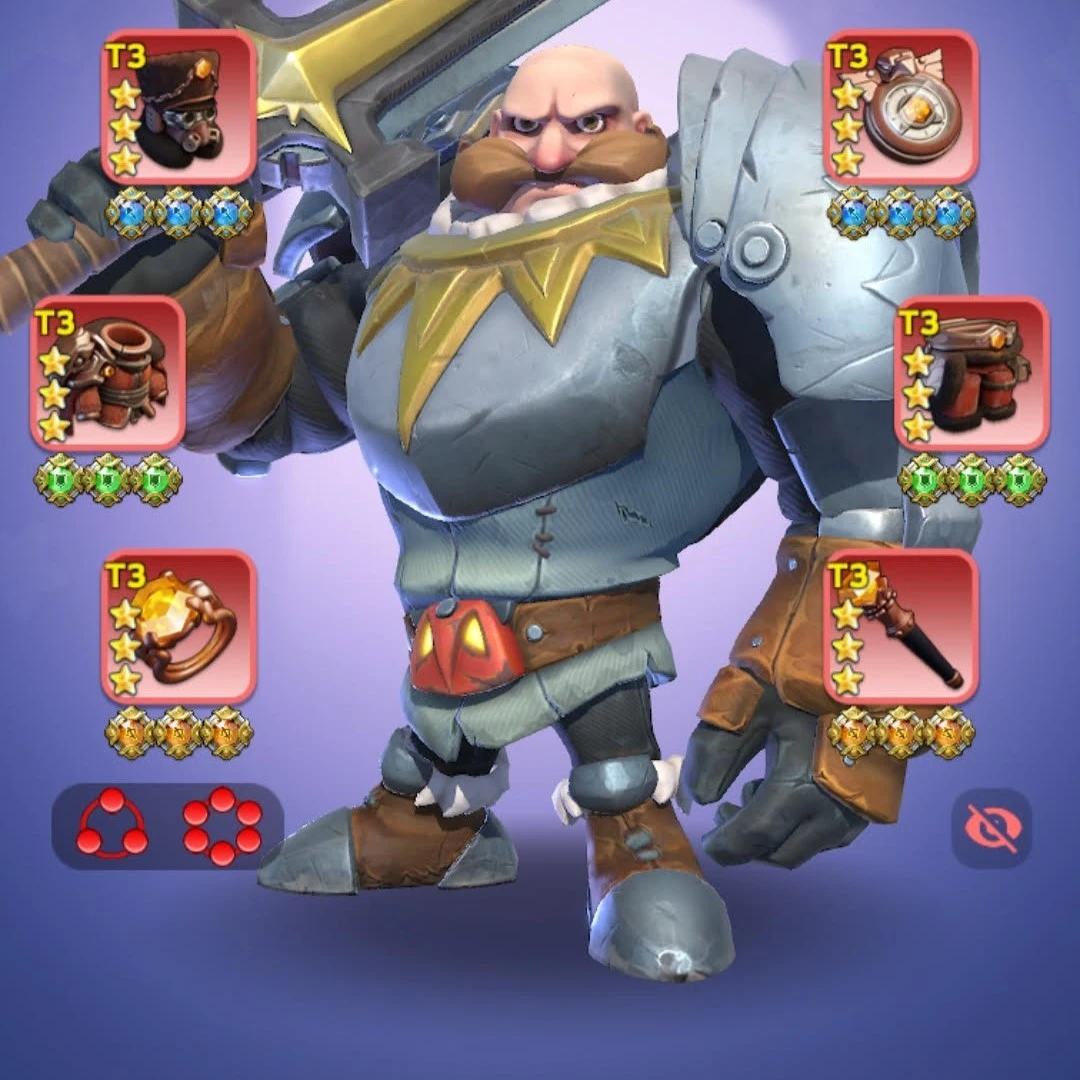
Task: Choose the T3 red trousers slot
Action: click(971, 373)
